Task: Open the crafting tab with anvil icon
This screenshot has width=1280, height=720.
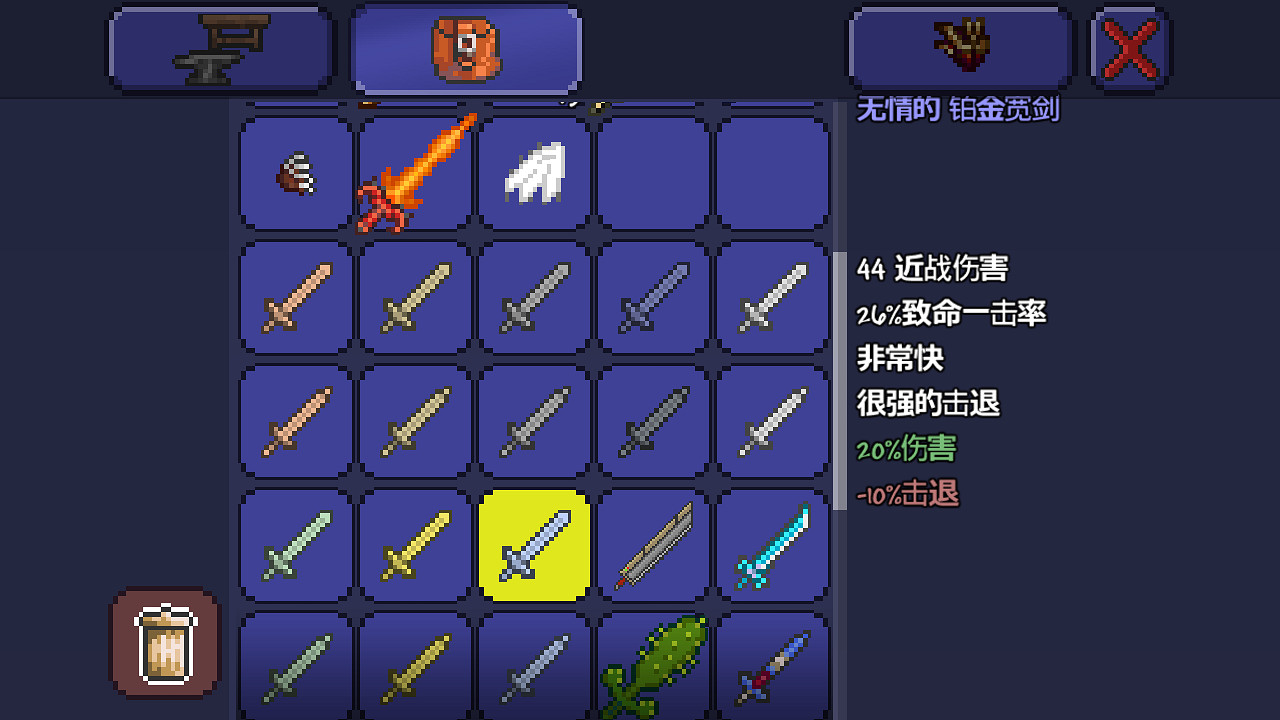Action: [x=220, y=47]
